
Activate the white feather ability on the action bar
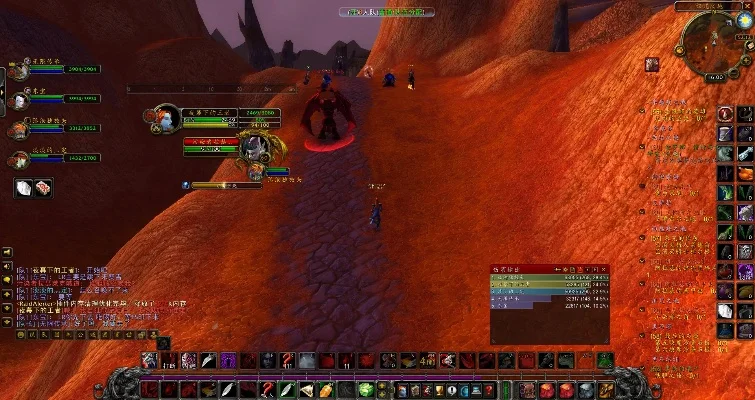tap(209, 361)
